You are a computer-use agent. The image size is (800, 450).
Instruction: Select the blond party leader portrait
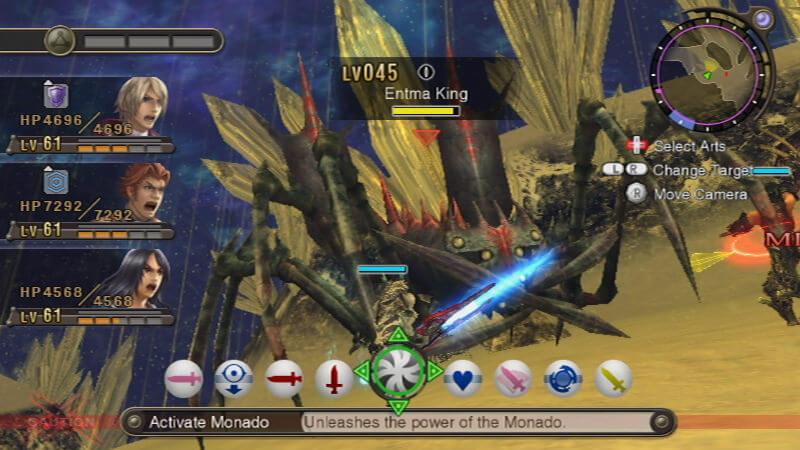pos(139,104)
